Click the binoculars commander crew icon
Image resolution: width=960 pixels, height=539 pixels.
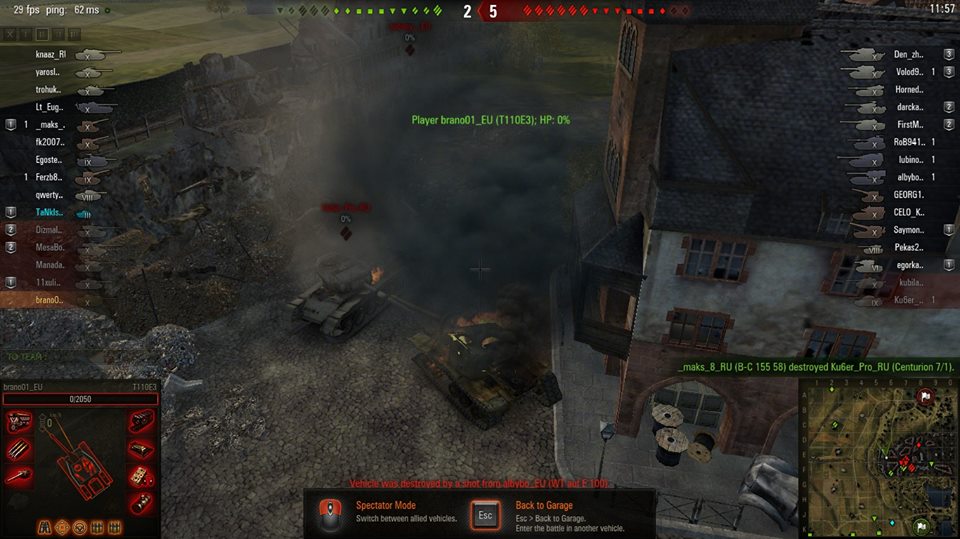(x=45, y=526)
